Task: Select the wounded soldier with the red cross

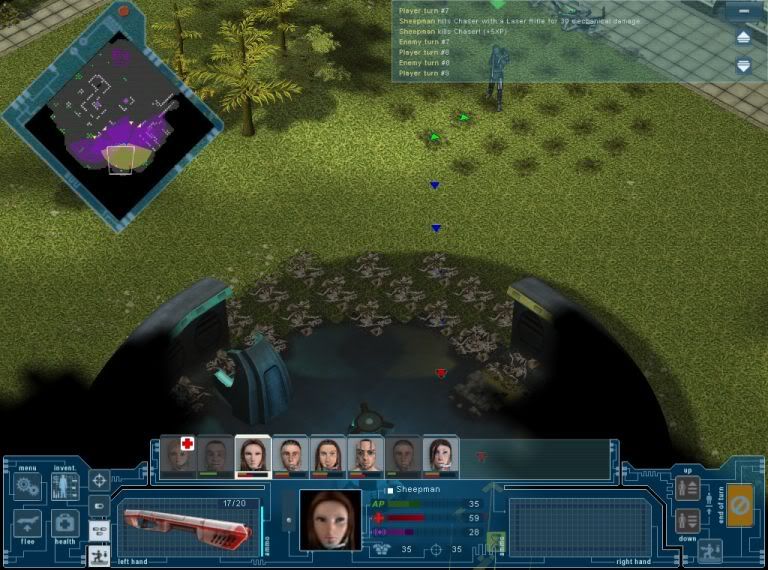Action: point(177,456)
